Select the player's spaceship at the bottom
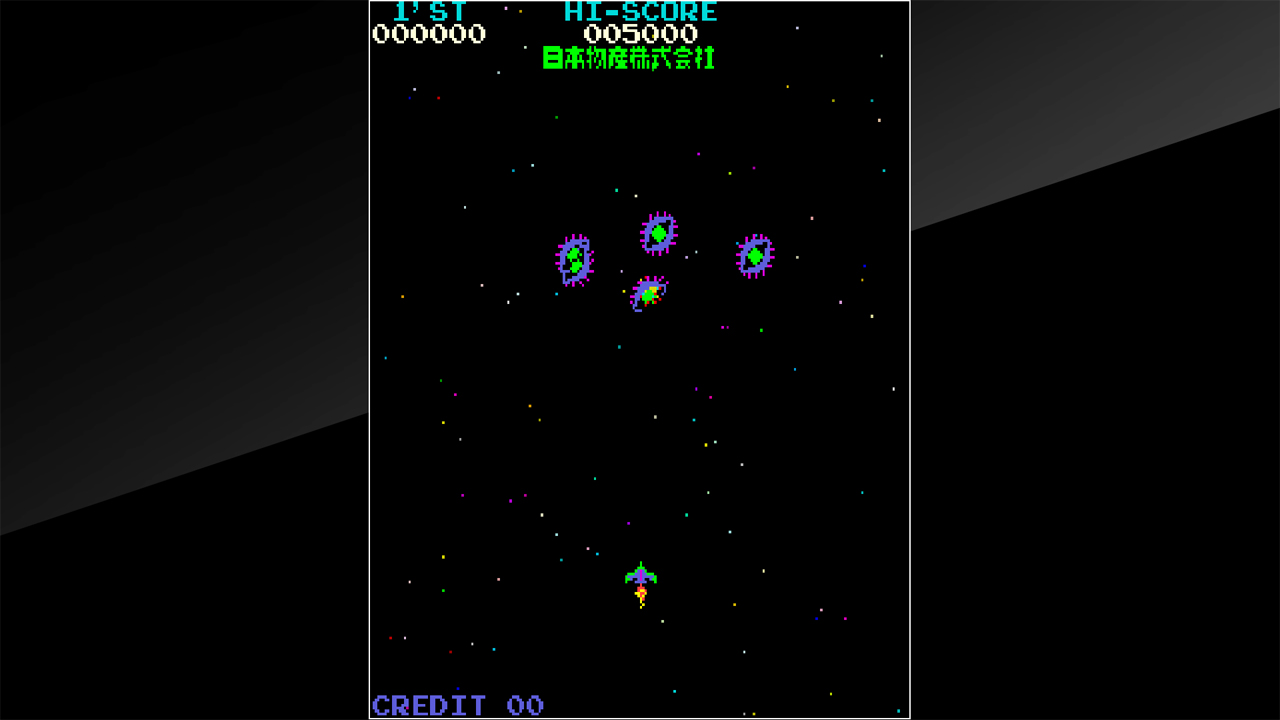Viewport: 1280px width, 720px height. pos(641,576)
